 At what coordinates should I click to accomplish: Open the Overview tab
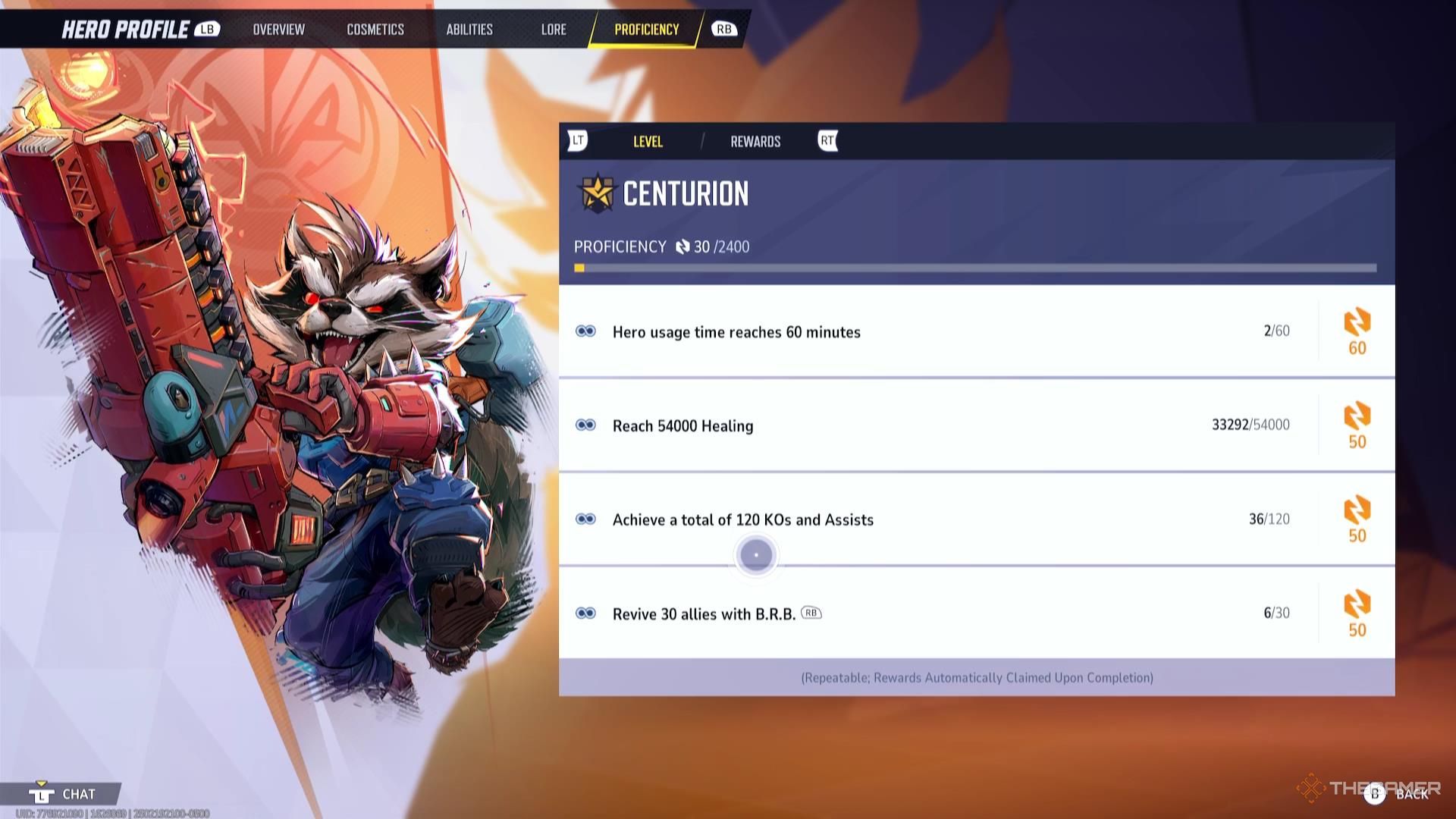[278, 30]
